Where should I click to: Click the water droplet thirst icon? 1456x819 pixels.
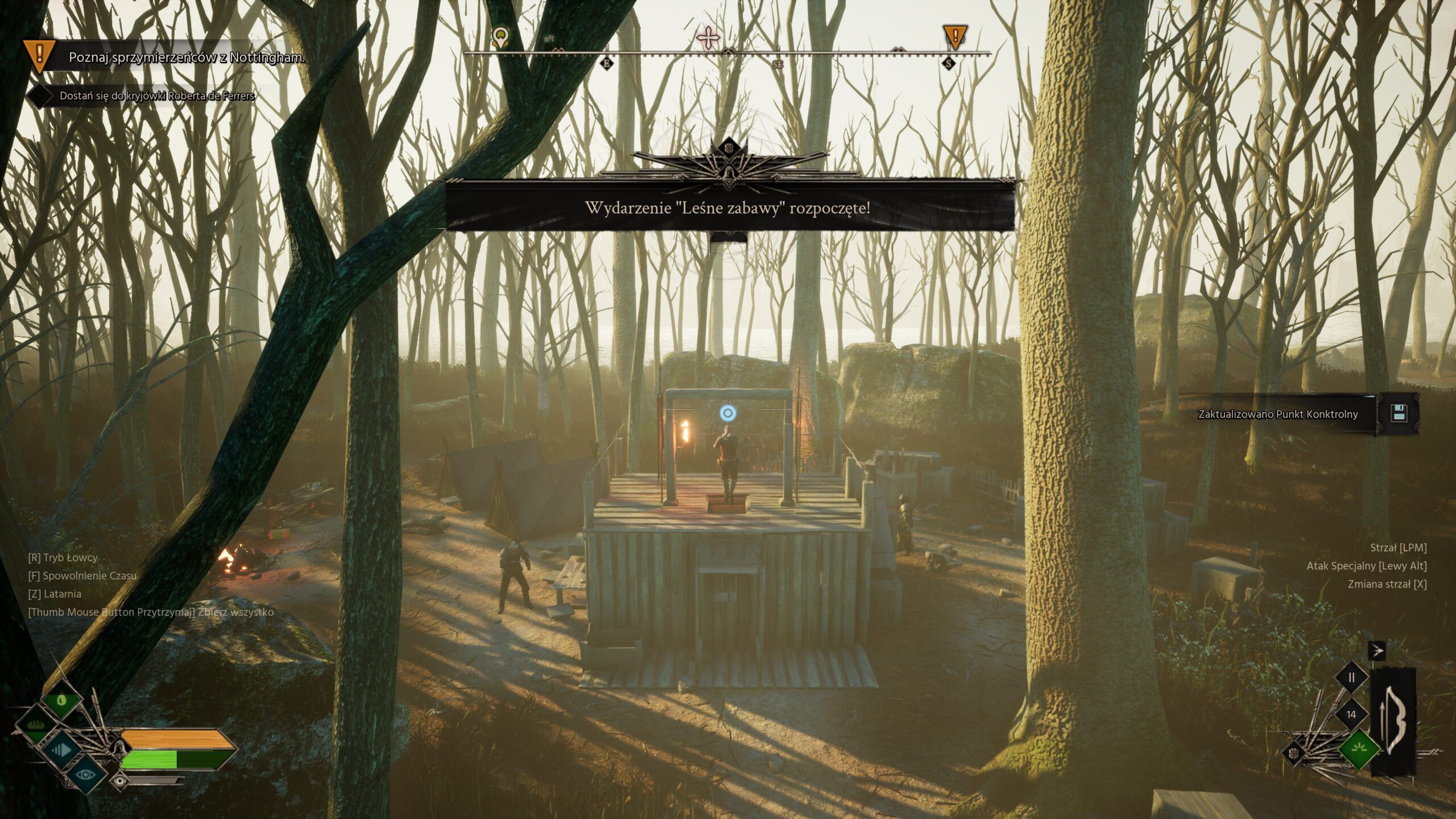62,700
